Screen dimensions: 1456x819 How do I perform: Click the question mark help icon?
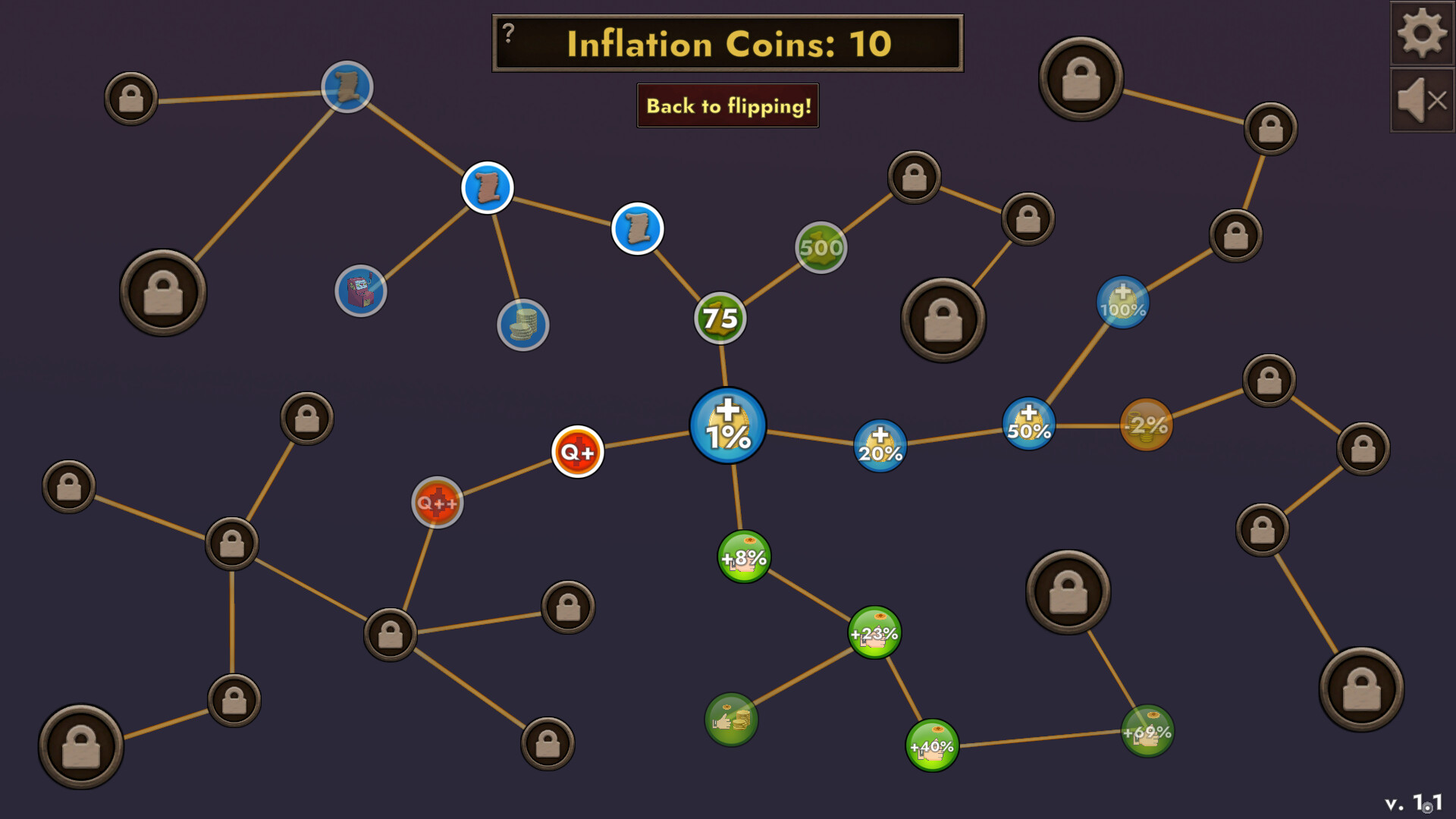pyautogui.click(x=507, y=31)
